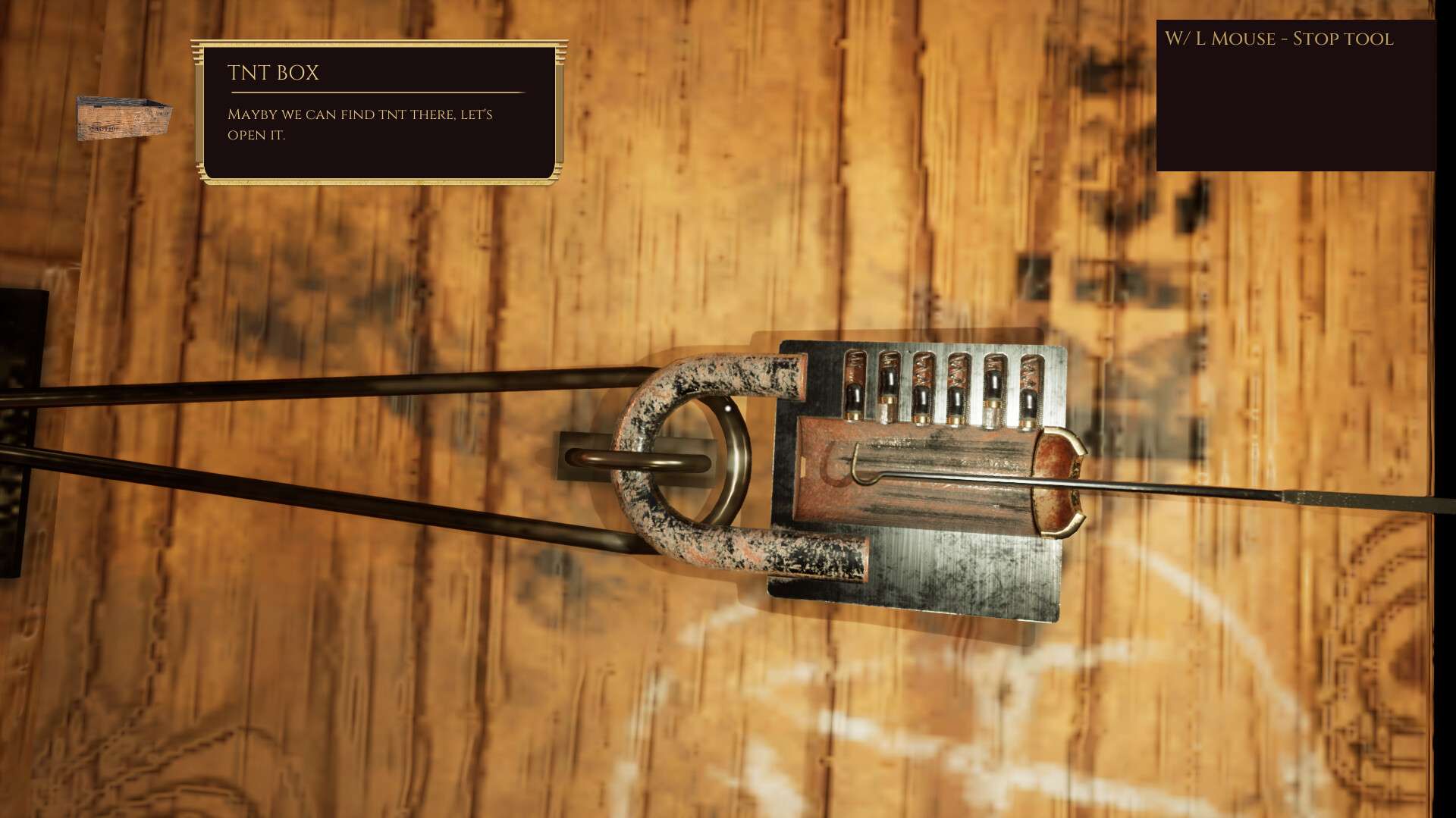The width and height of the screenshot is (1456, 818).
Task: Select the TNT box item thumbnail
Action: tap(124, 118)
